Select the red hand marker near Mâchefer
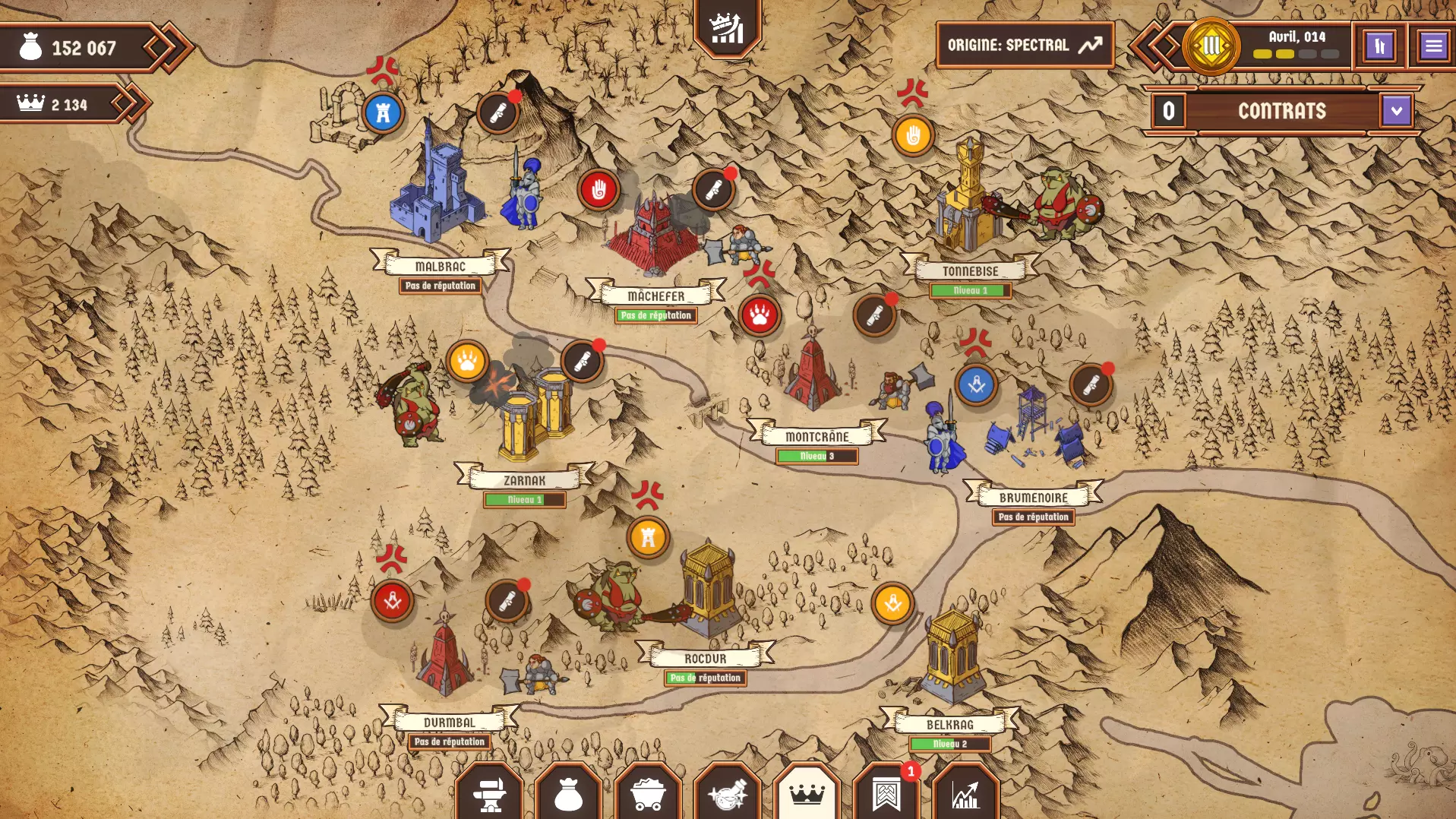 pos(599,189)
